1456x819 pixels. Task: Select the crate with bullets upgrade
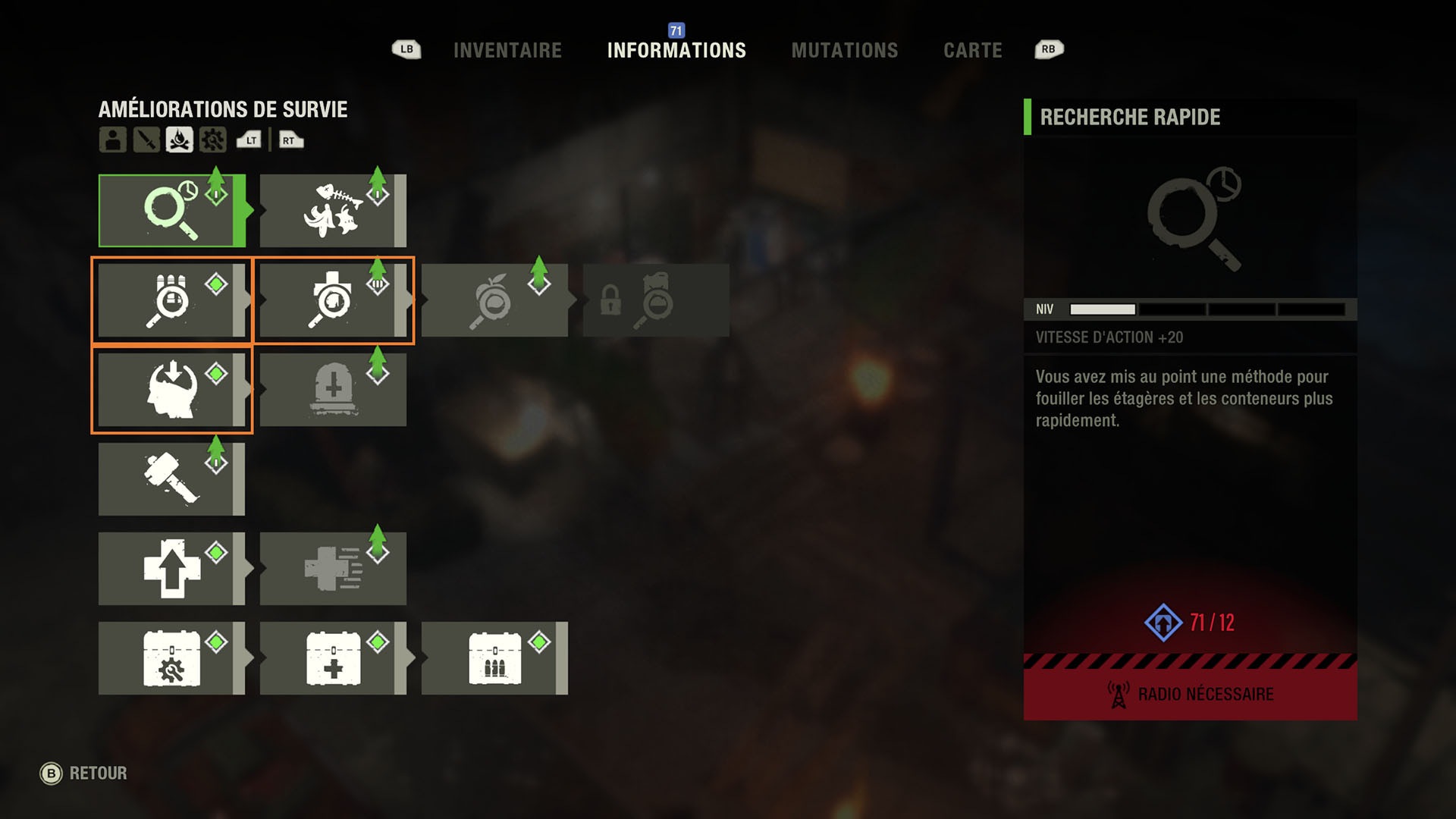click(494, 658)
